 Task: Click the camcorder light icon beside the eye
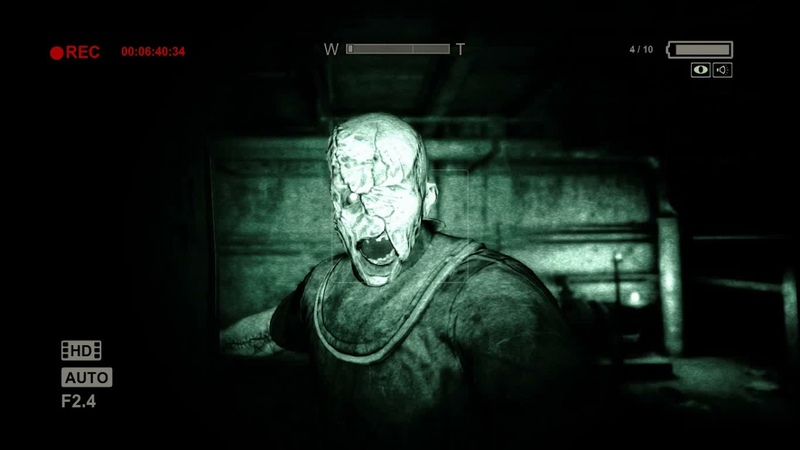click(722, 70)
